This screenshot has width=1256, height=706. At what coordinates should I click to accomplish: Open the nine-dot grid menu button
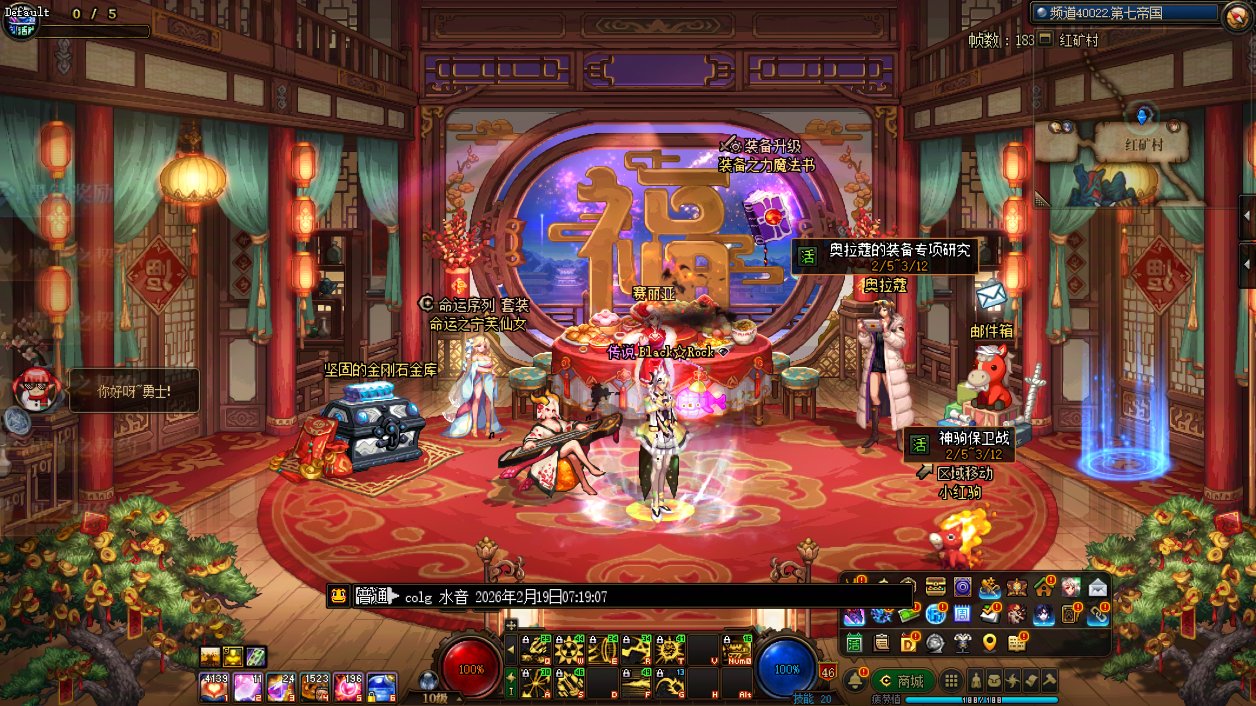[x=952, y=680]
